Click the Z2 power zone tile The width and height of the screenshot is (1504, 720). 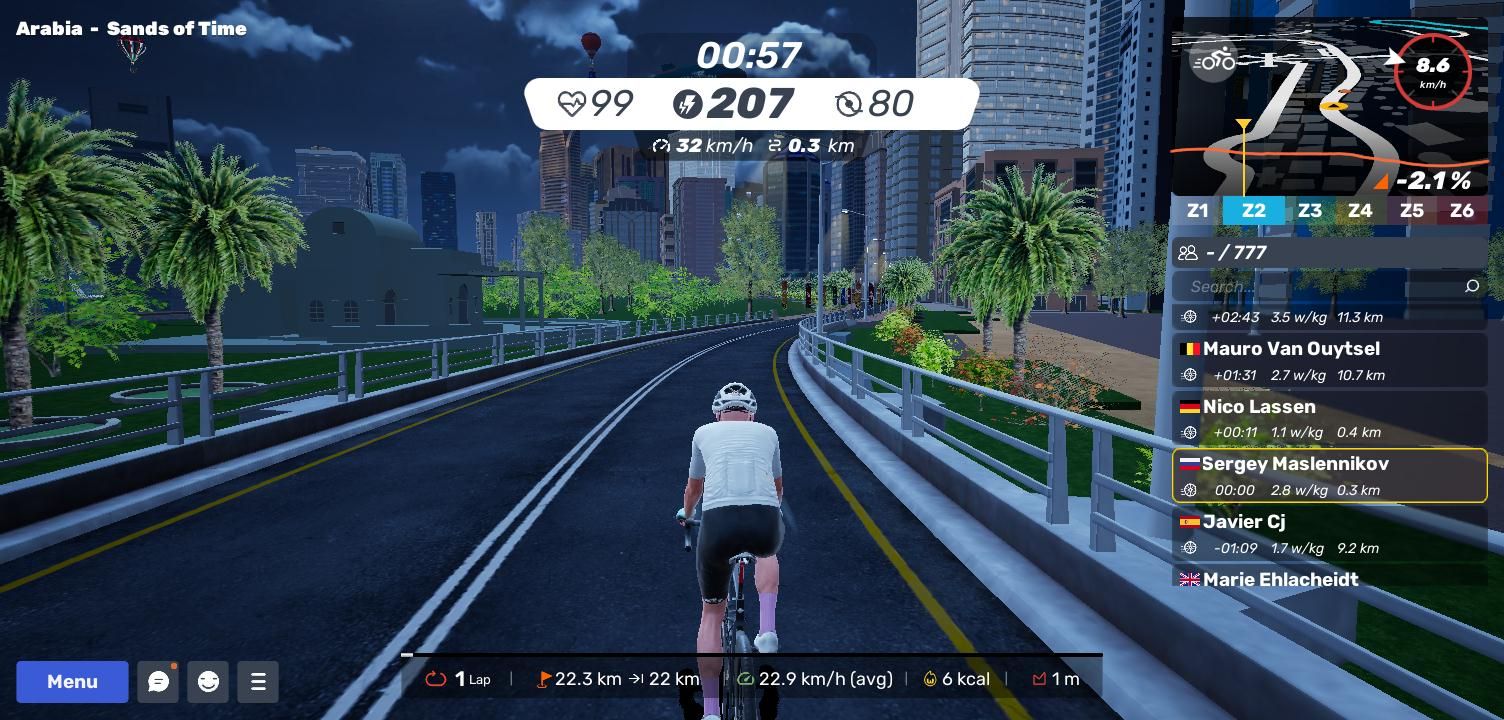coord(1253,211)
